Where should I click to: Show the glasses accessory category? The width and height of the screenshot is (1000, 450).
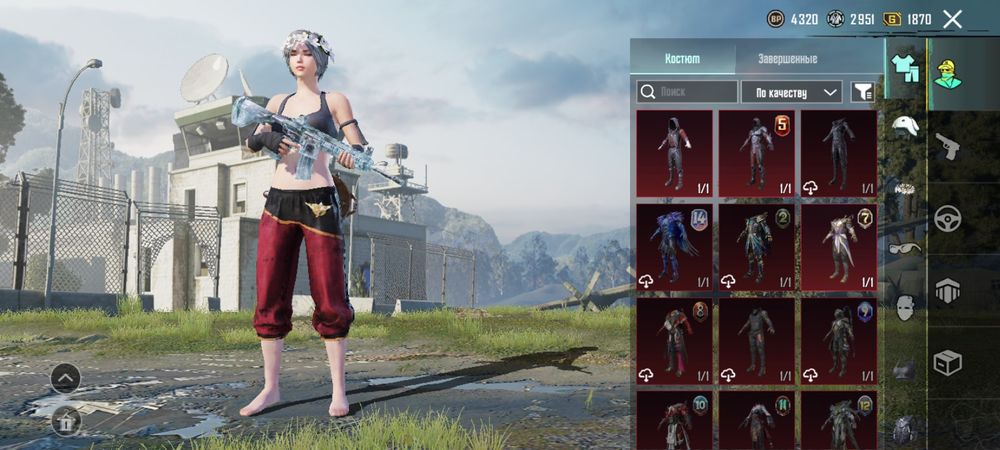click(904, 248)
